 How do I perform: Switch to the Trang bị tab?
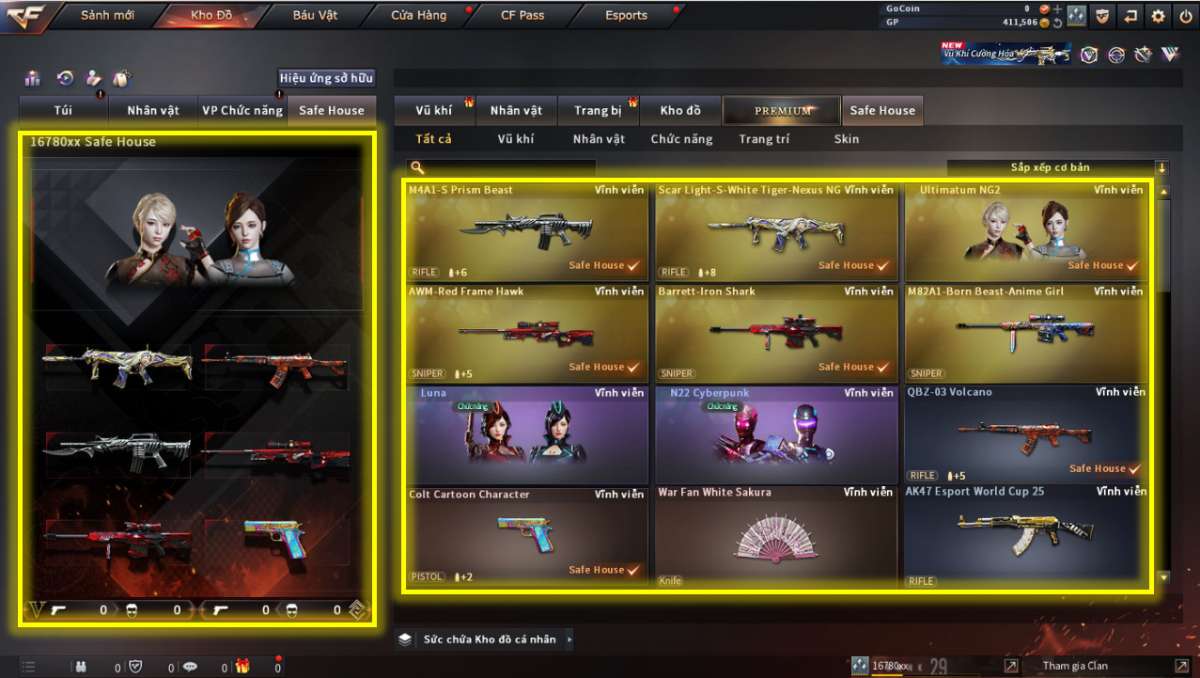tap(598, 111)
